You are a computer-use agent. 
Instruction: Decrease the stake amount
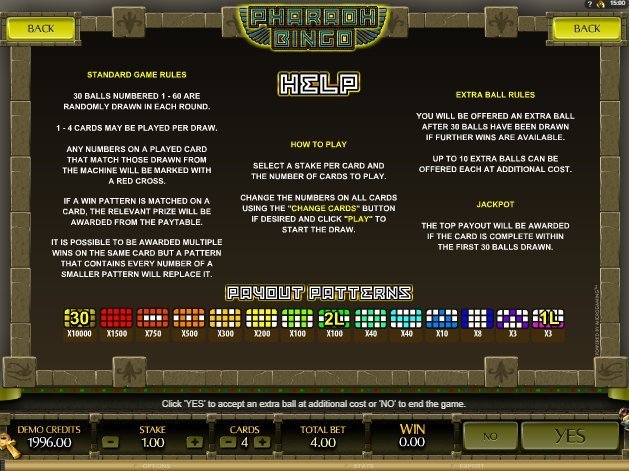110,441
